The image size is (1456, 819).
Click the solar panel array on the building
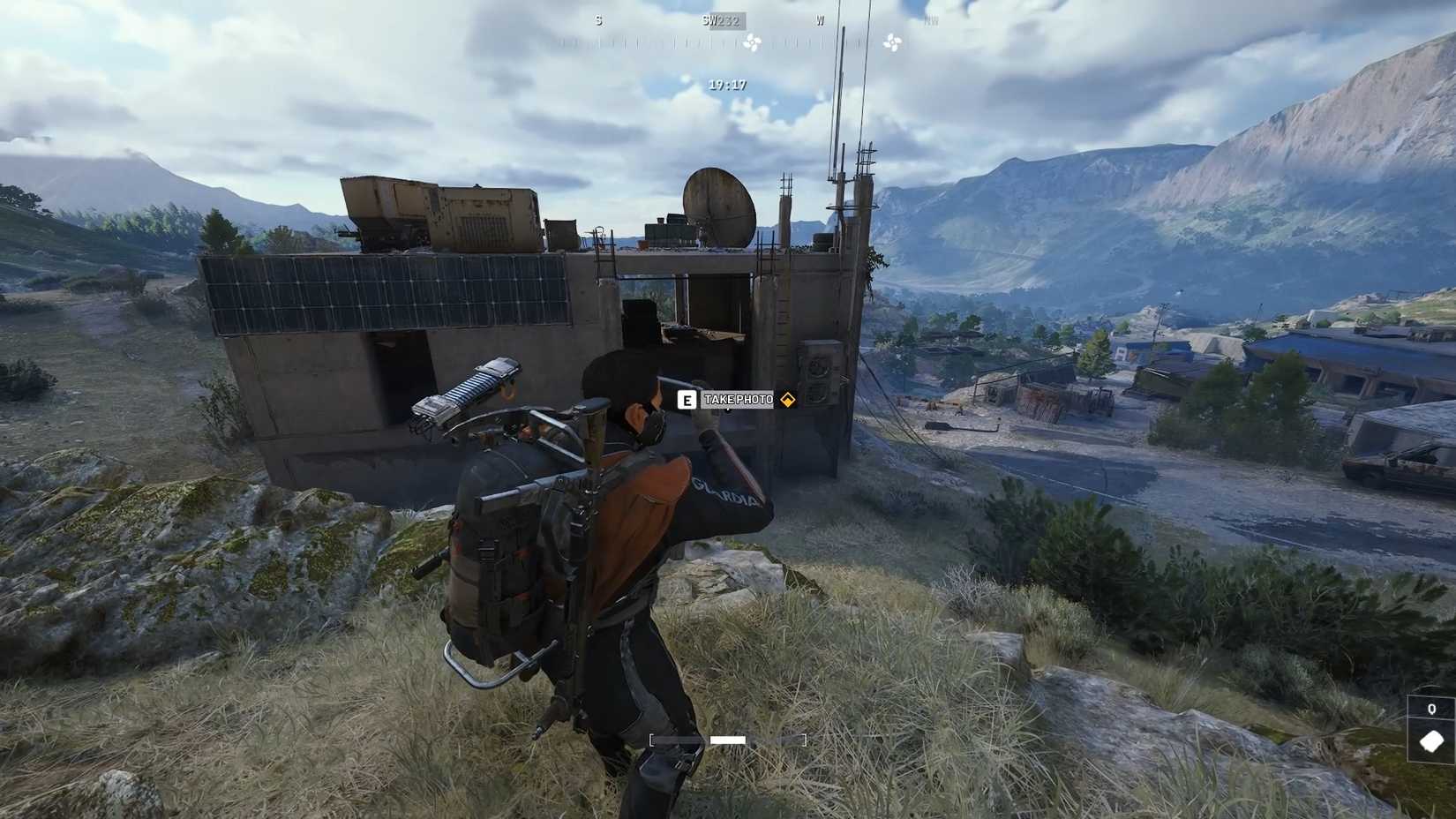[388, 291]
